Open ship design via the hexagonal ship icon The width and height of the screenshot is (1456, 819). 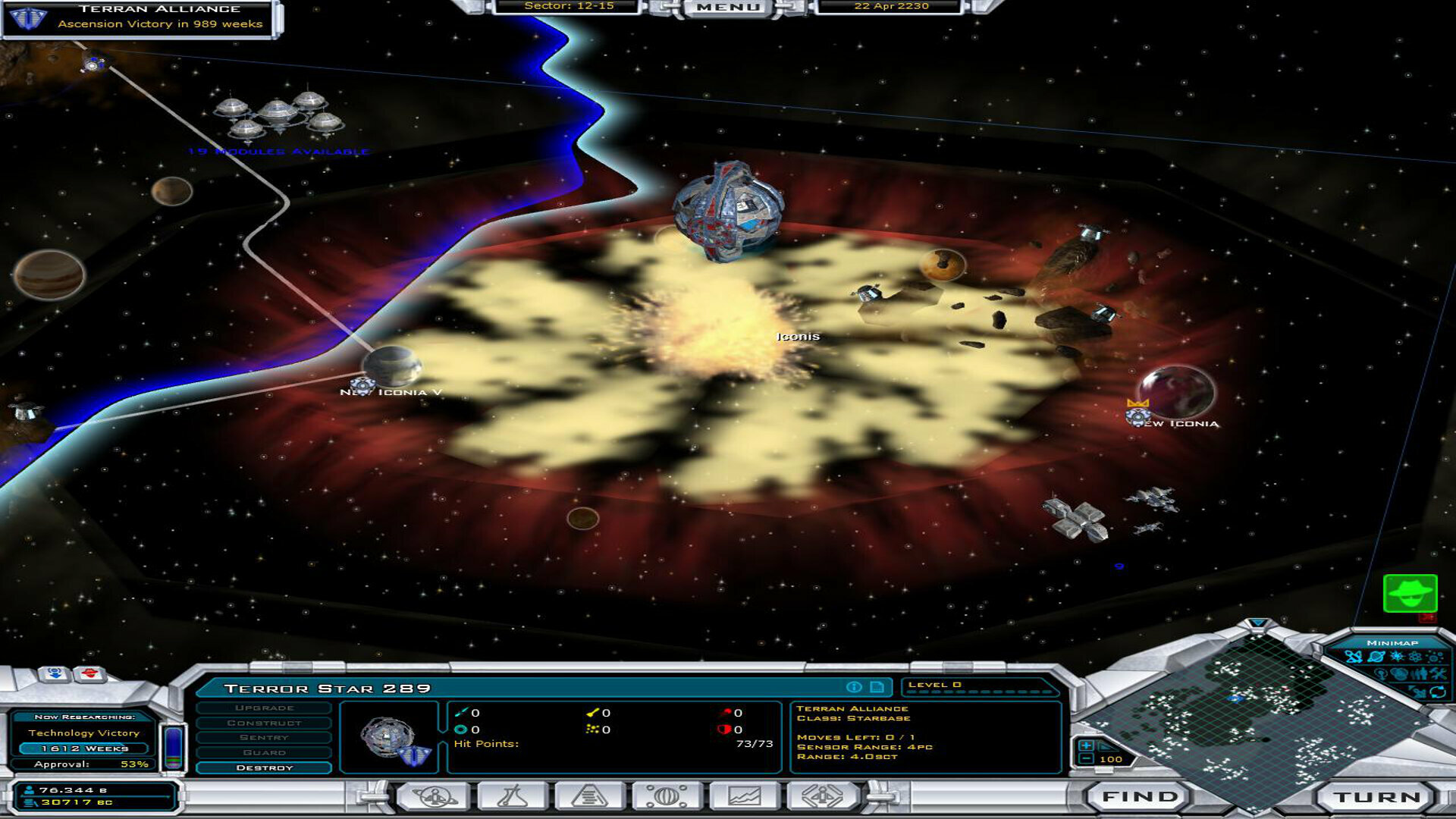[821, 796]
